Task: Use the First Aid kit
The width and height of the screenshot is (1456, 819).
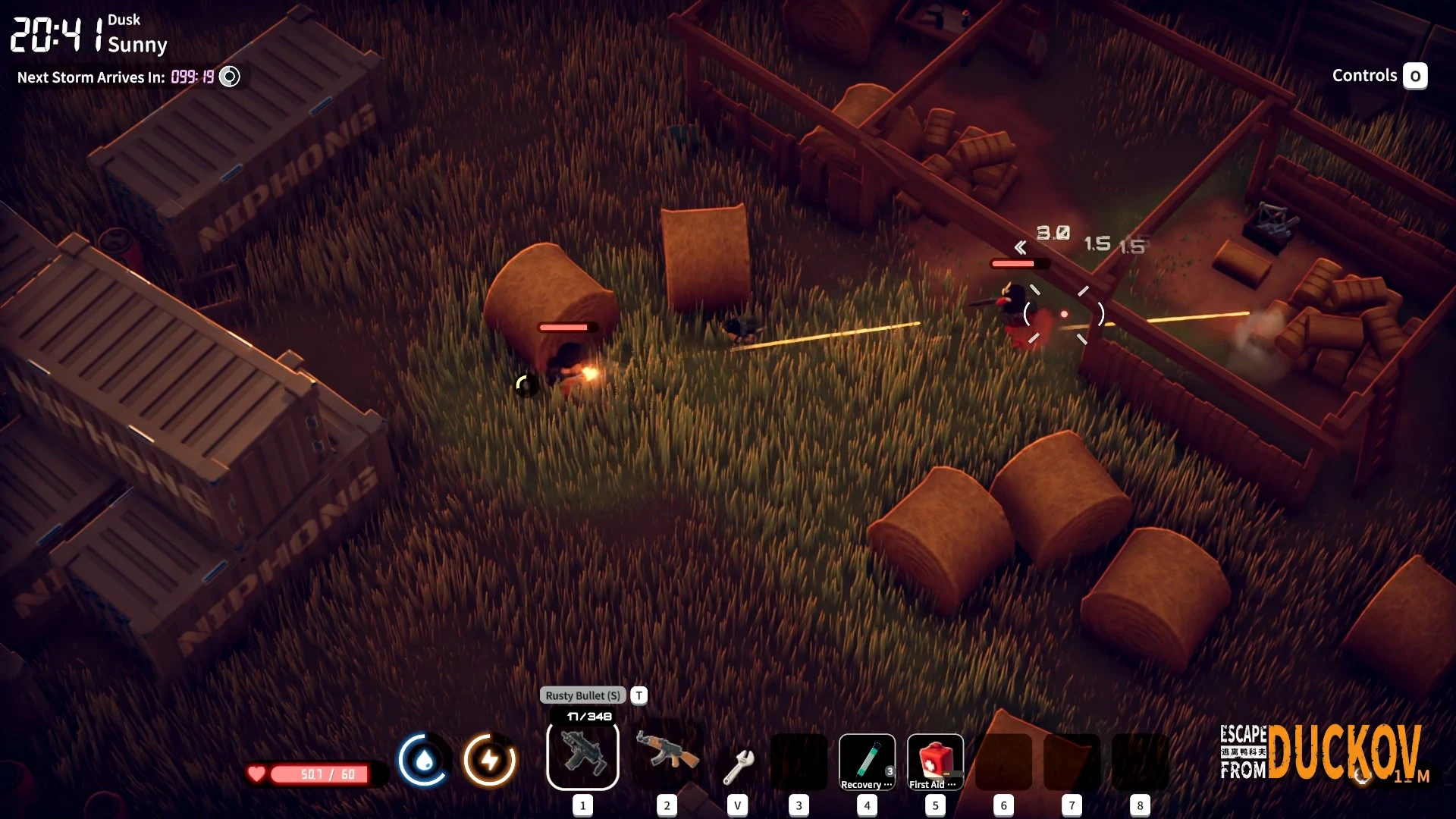Action: tap(935, 761)
